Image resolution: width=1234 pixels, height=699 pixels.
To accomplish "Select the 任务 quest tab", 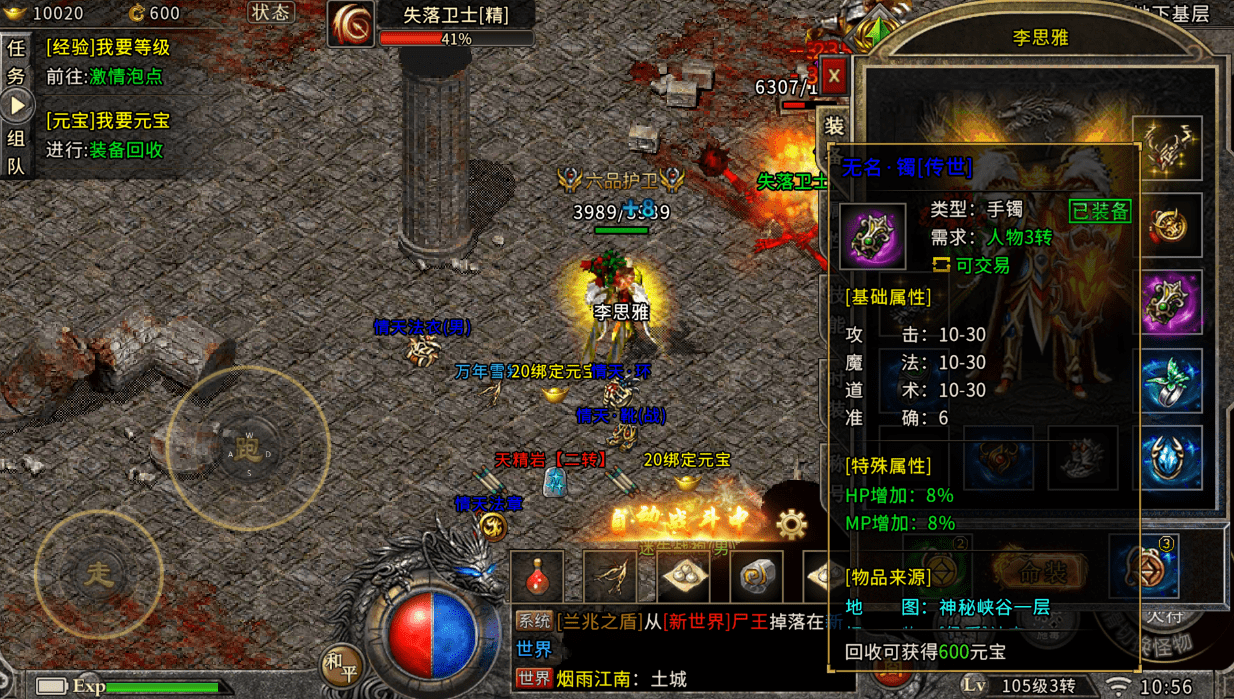I will tap(16, 61).
